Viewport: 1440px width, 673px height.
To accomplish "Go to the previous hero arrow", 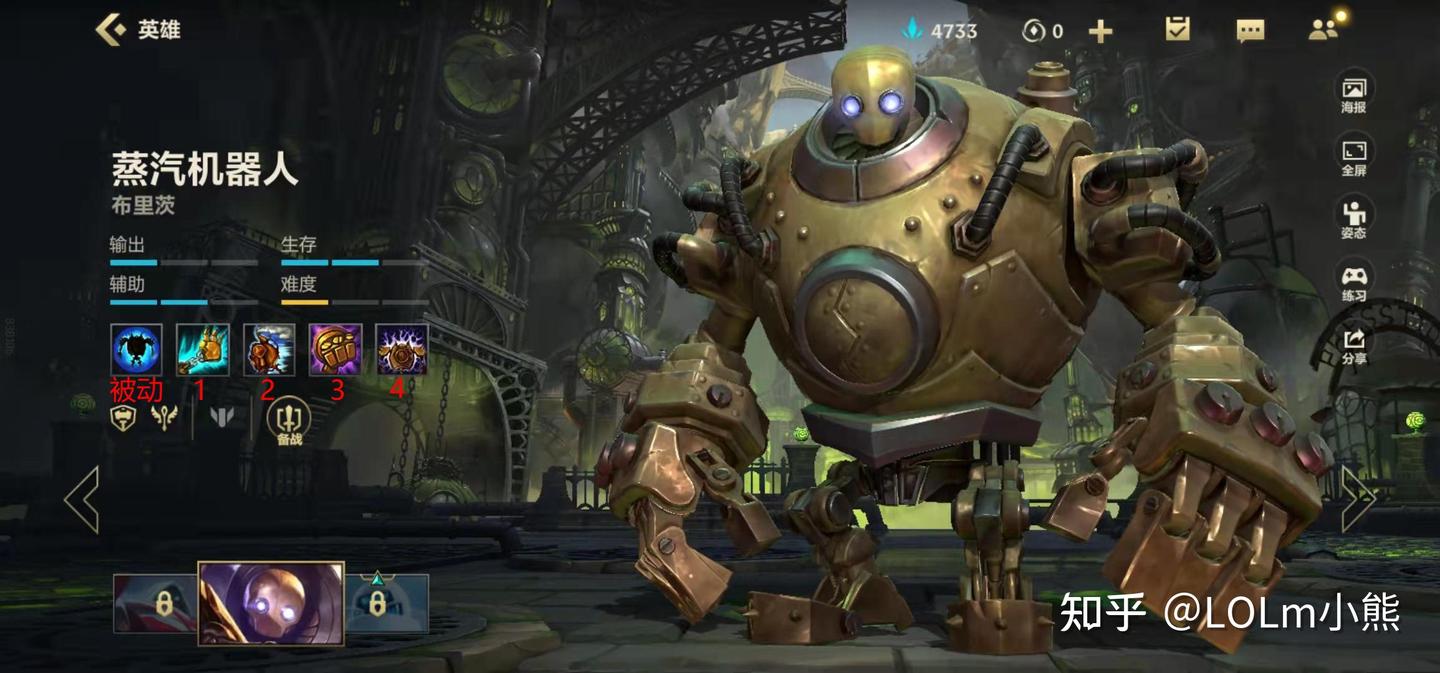I will (x=82, y=499).
